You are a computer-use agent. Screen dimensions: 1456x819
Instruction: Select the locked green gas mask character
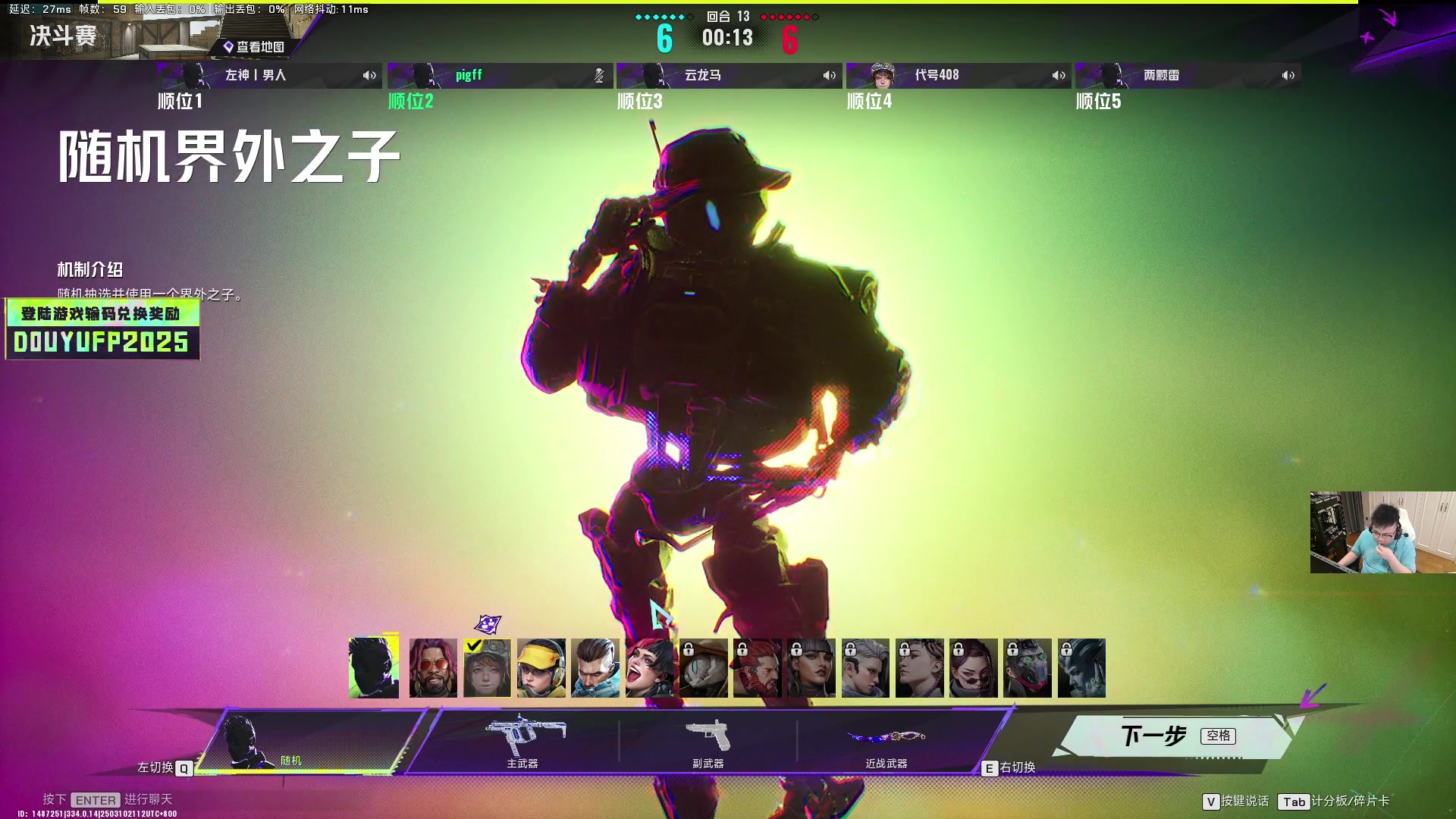(1027, 668)
